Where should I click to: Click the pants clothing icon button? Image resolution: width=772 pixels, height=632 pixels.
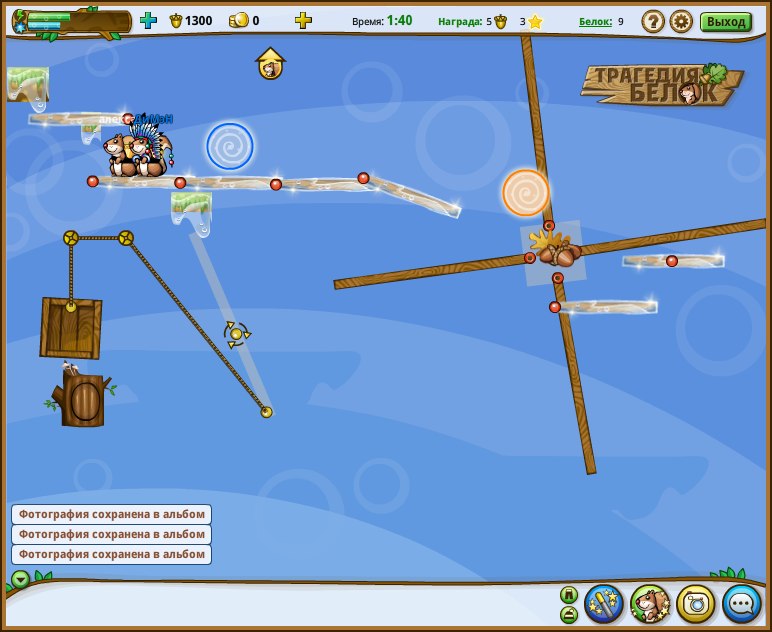point(568,594)
